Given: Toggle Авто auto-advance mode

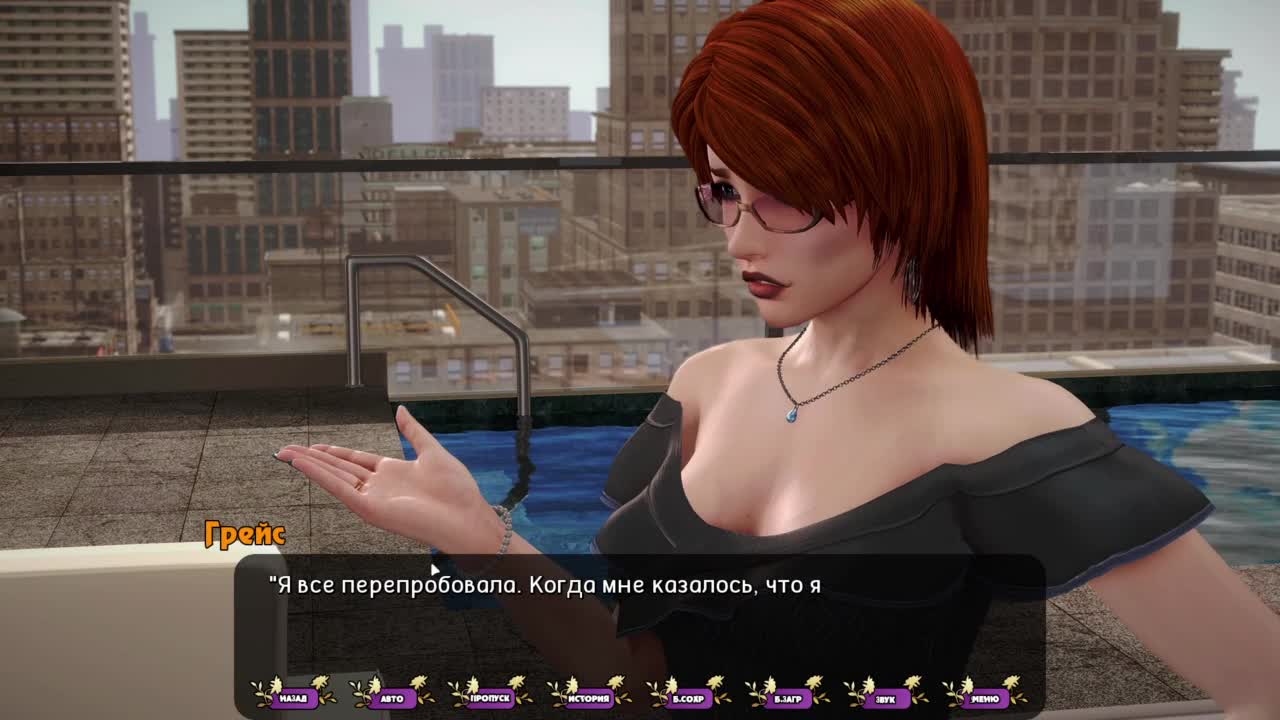Looking at the screenshot, I should click(x=392, y=698).
